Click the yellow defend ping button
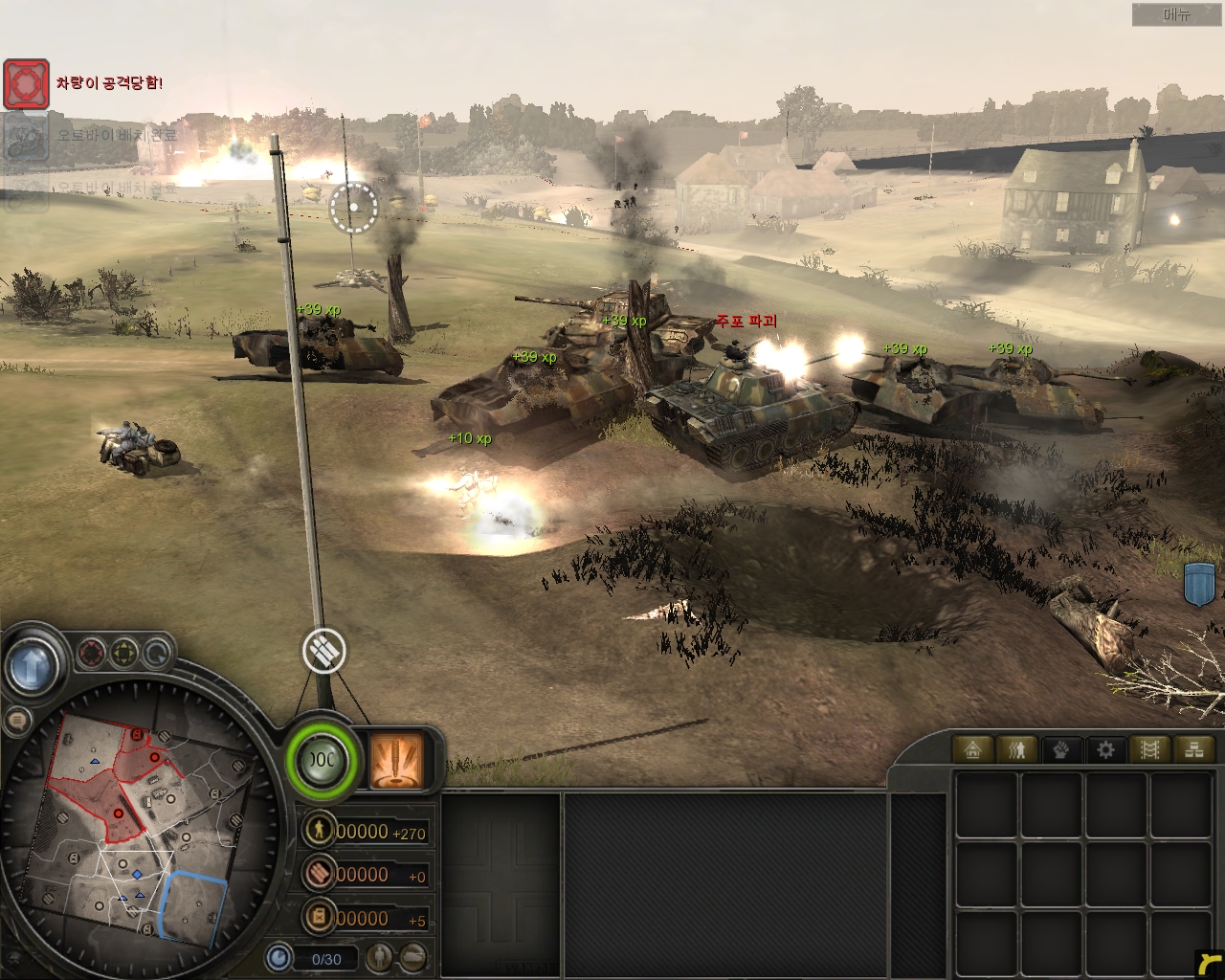 tap(124, 654)
